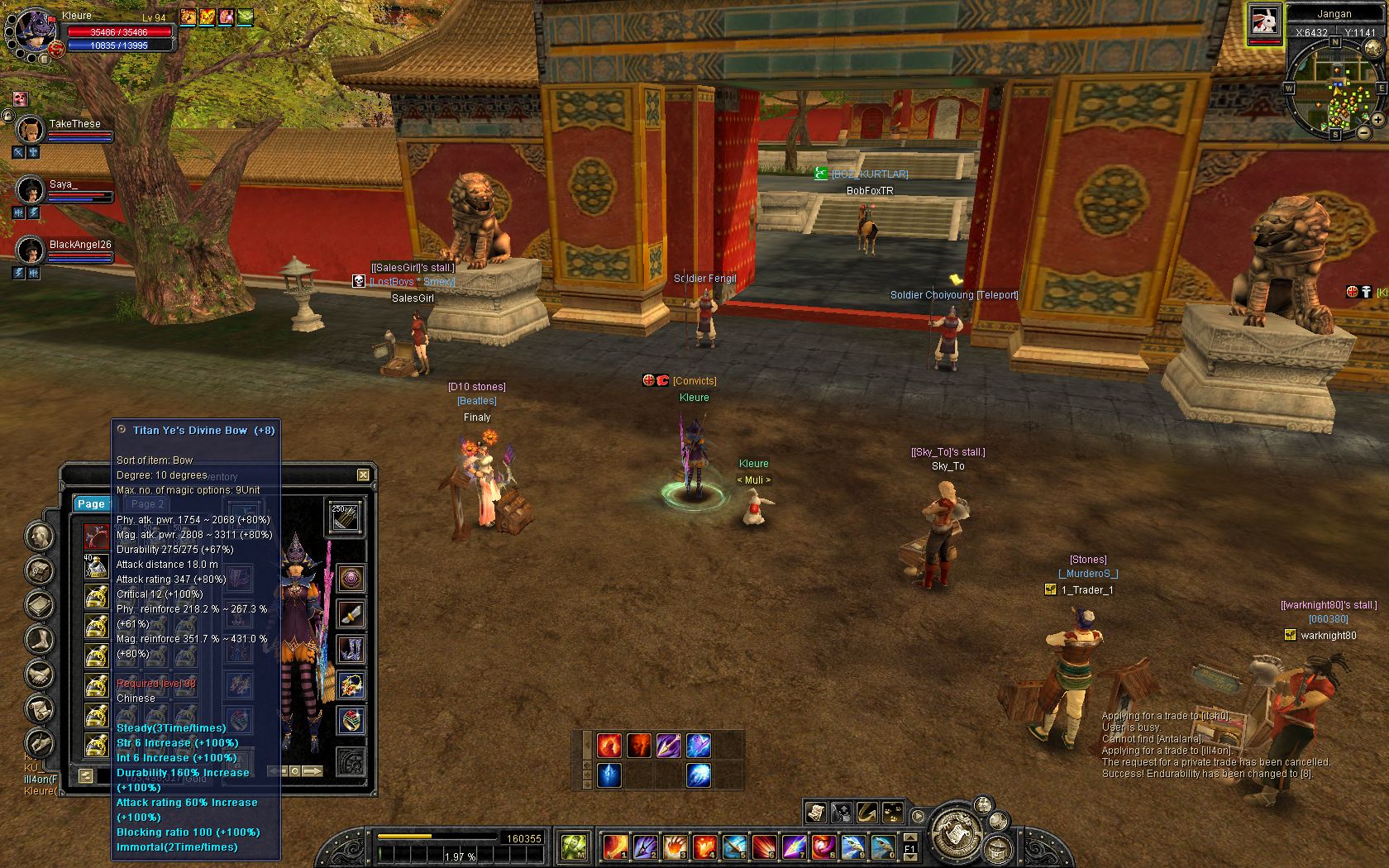Switch to inventory Page 2

point(147,503)
